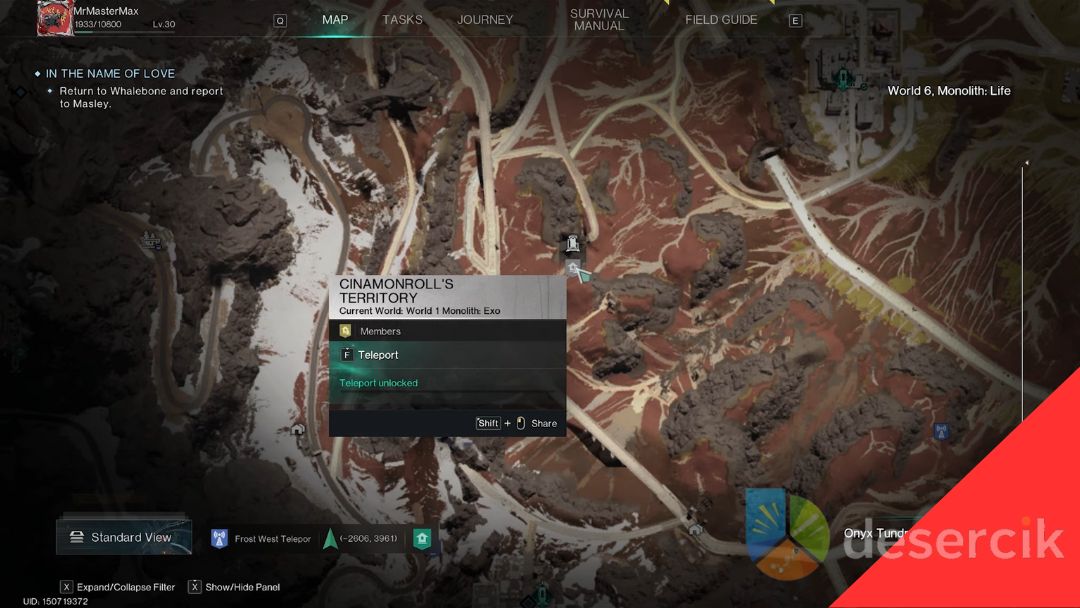Select the Frost West Teleport tower shortcut

[x=220, y=539]
